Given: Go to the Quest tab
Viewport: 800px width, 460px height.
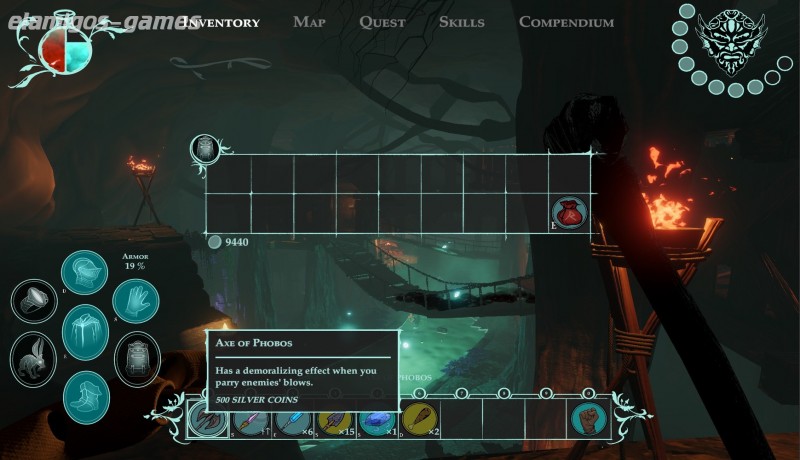Looking at the screenshot, I should [382, 22].
